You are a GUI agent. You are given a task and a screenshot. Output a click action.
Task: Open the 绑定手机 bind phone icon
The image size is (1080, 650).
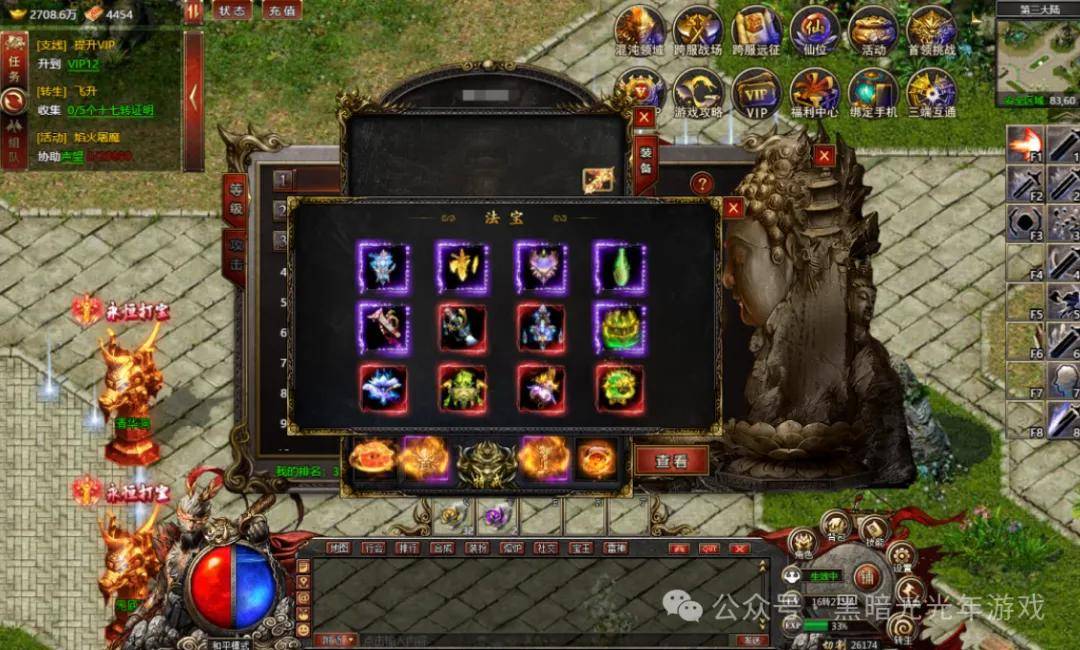(x=873, y=91)
